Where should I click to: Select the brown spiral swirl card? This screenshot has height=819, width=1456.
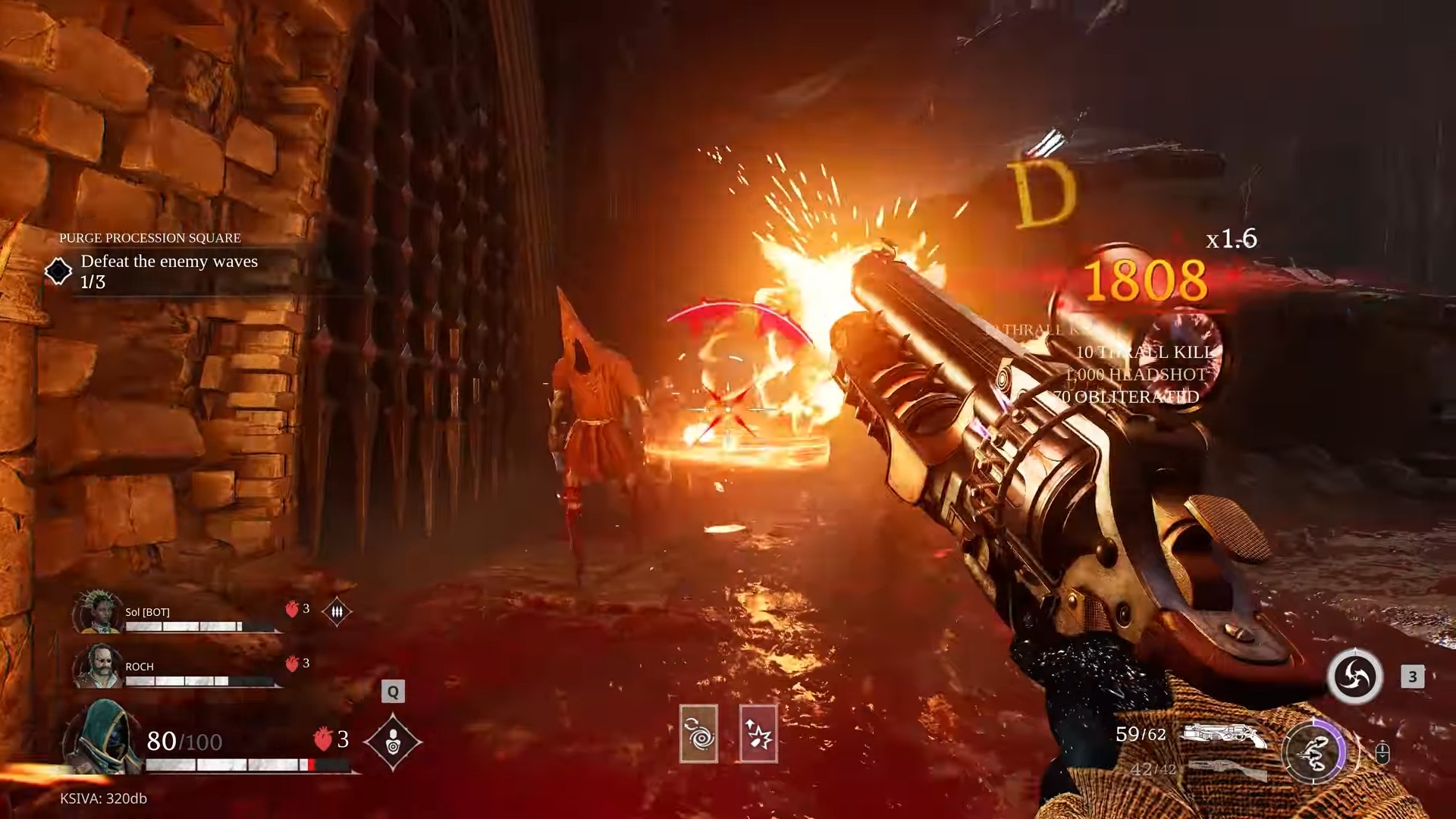698,733
